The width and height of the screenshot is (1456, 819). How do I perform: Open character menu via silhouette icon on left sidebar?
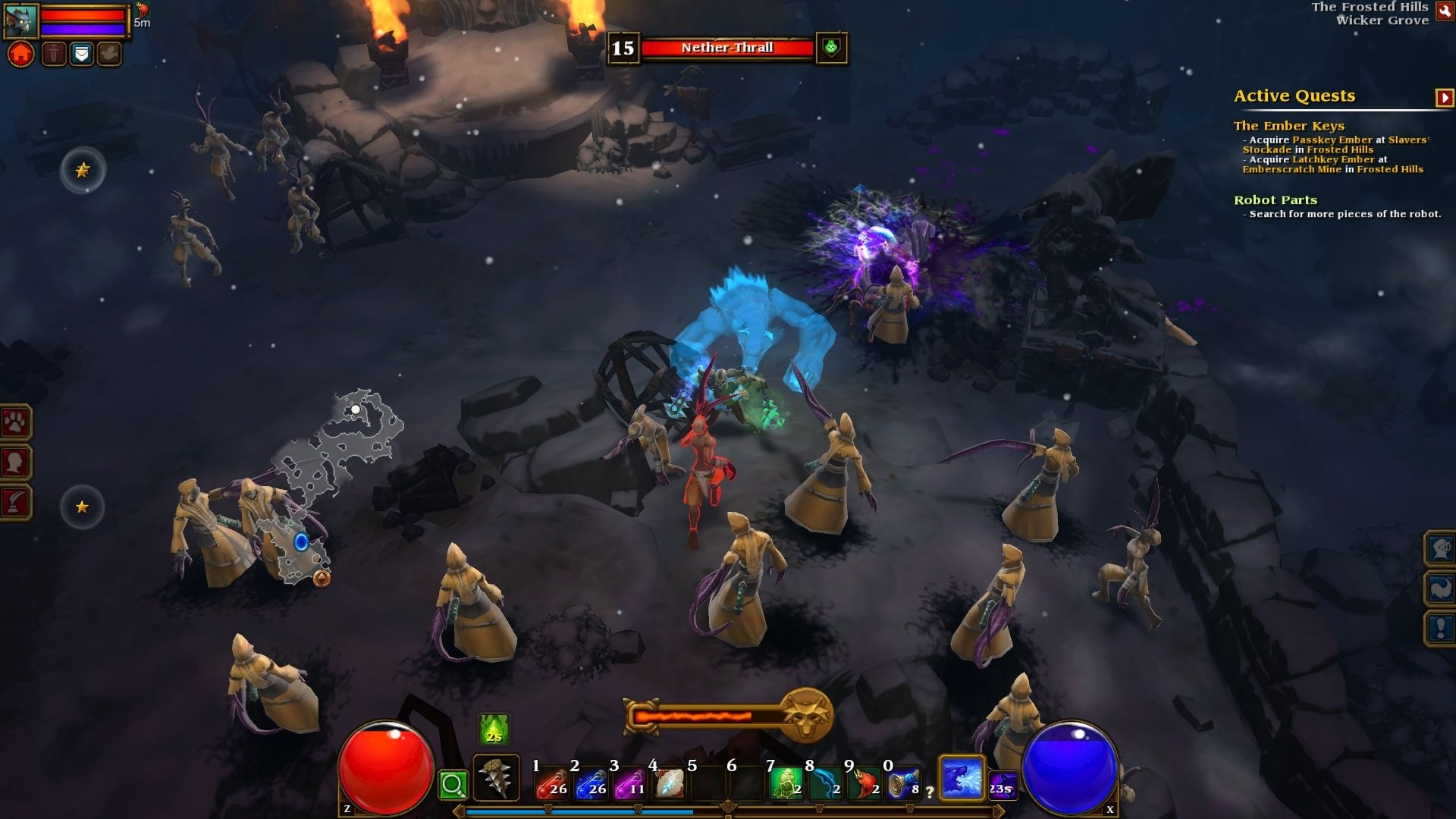tap(17, 463)
